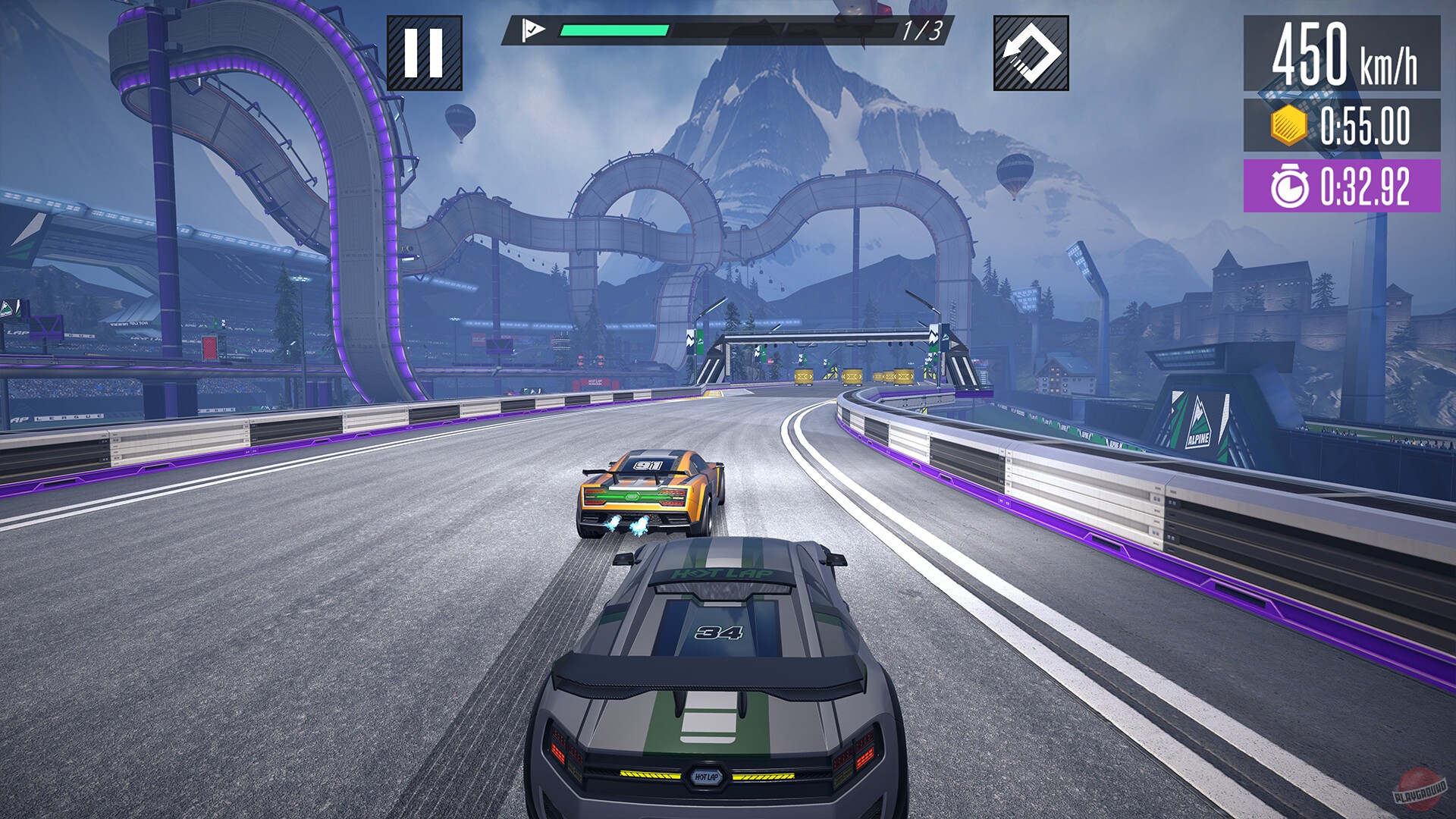Click the lap progress bar
This screenshot has height=819, width=1456.
click(x=728, y=30)
